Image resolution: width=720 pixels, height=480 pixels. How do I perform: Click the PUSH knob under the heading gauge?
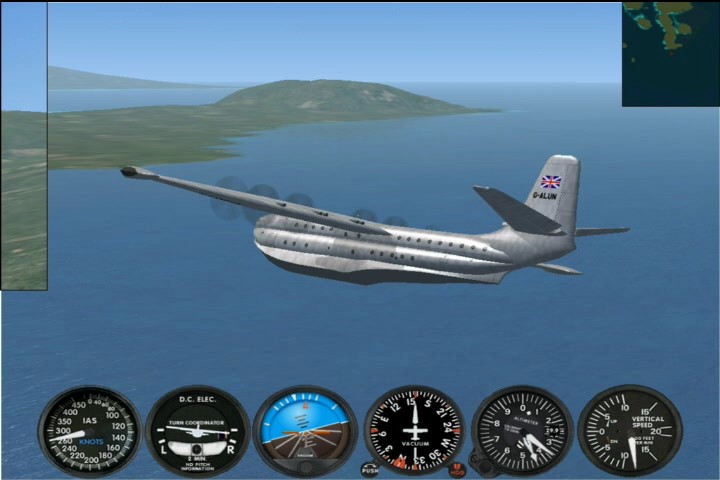coord(370,468)
